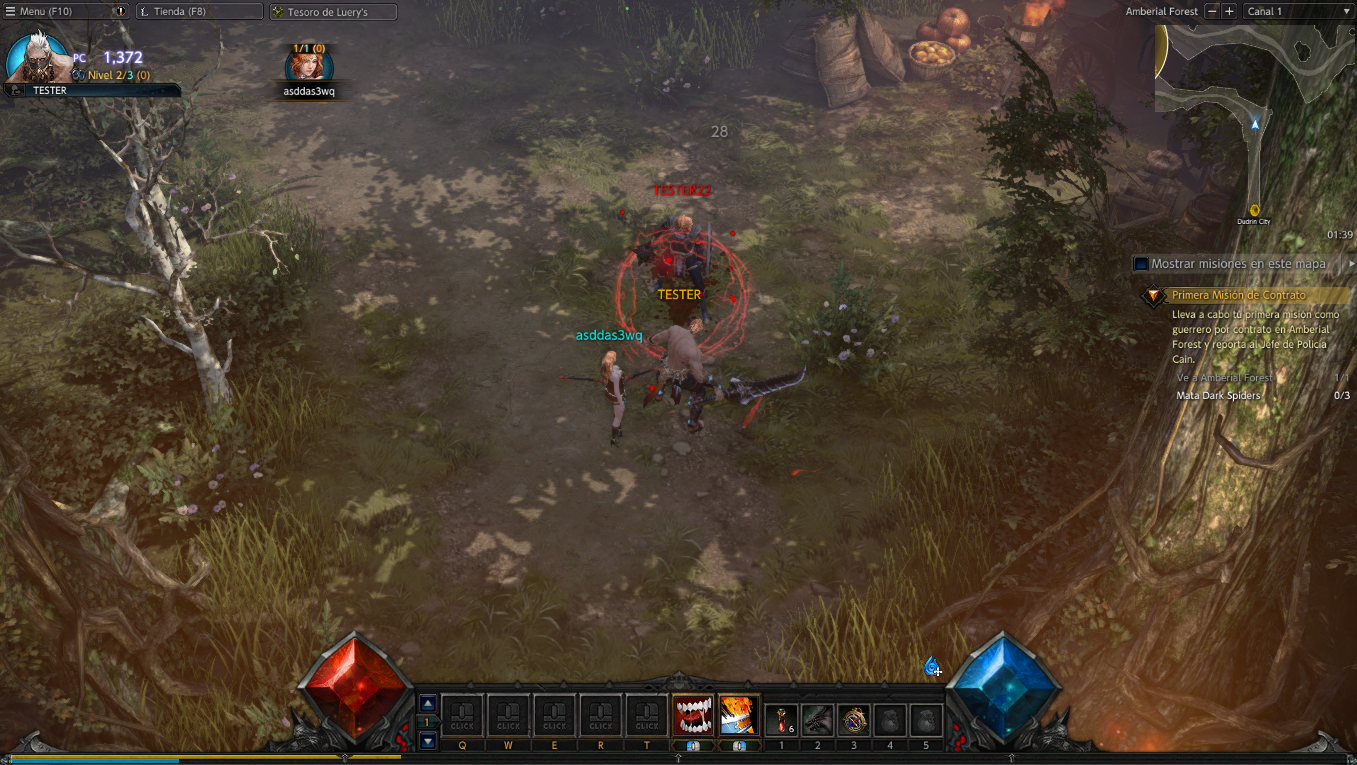Switch hotbar page with the up arrow
This screenshot has width=1357, height=765.
[428, 703]
